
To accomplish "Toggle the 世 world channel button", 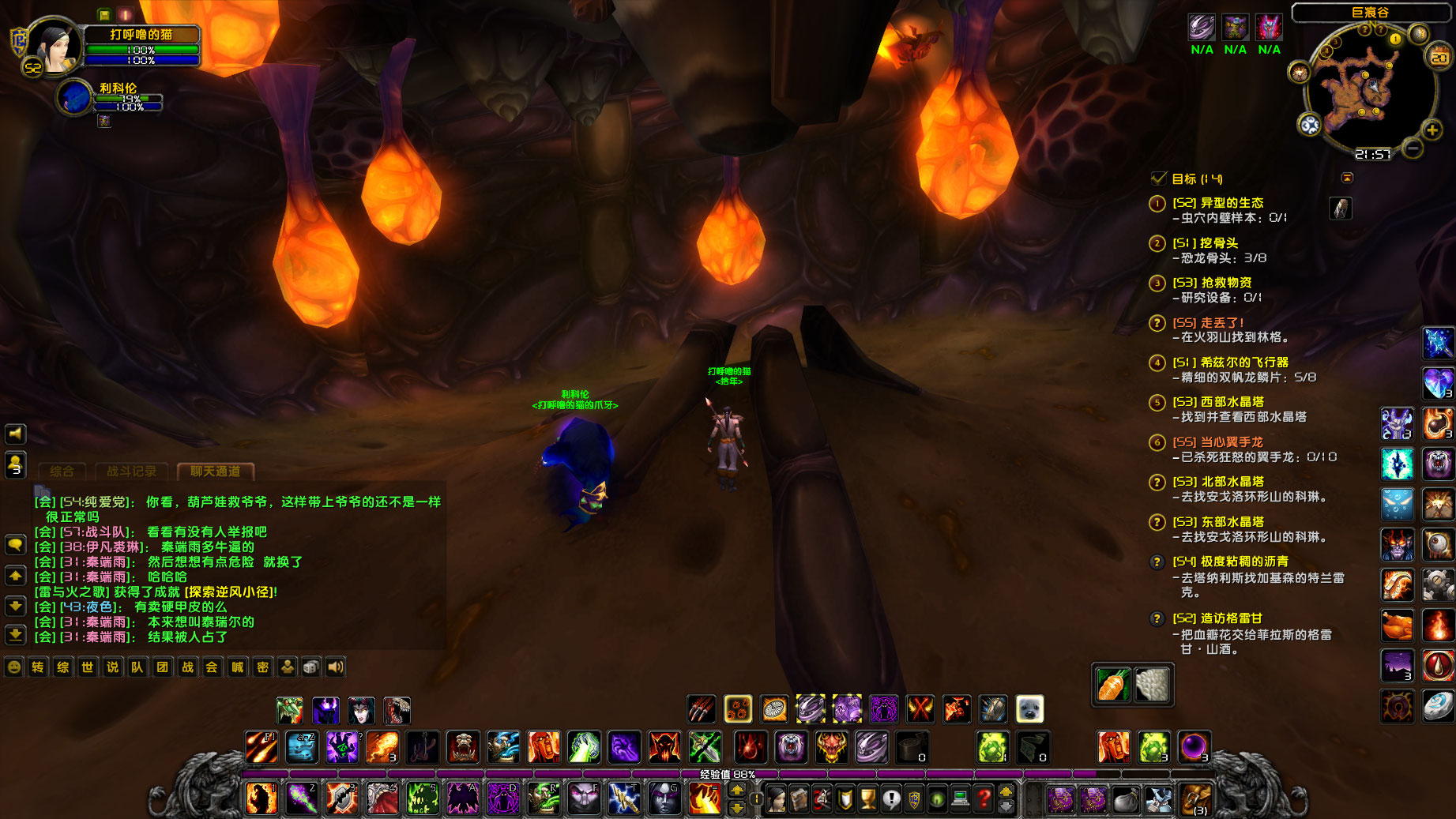I will (87, 667).
